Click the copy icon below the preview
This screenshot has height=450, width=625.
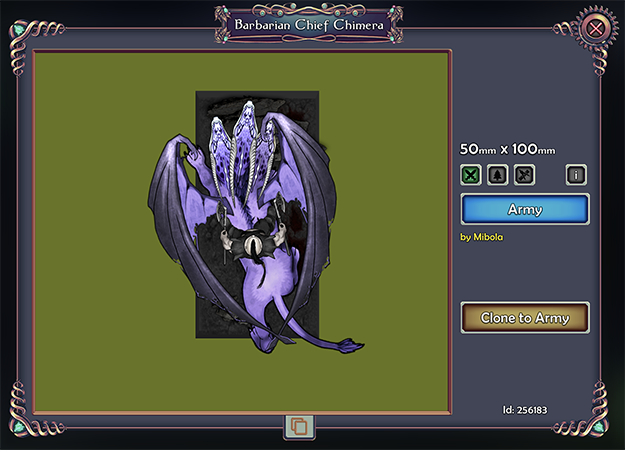(299, 427)
